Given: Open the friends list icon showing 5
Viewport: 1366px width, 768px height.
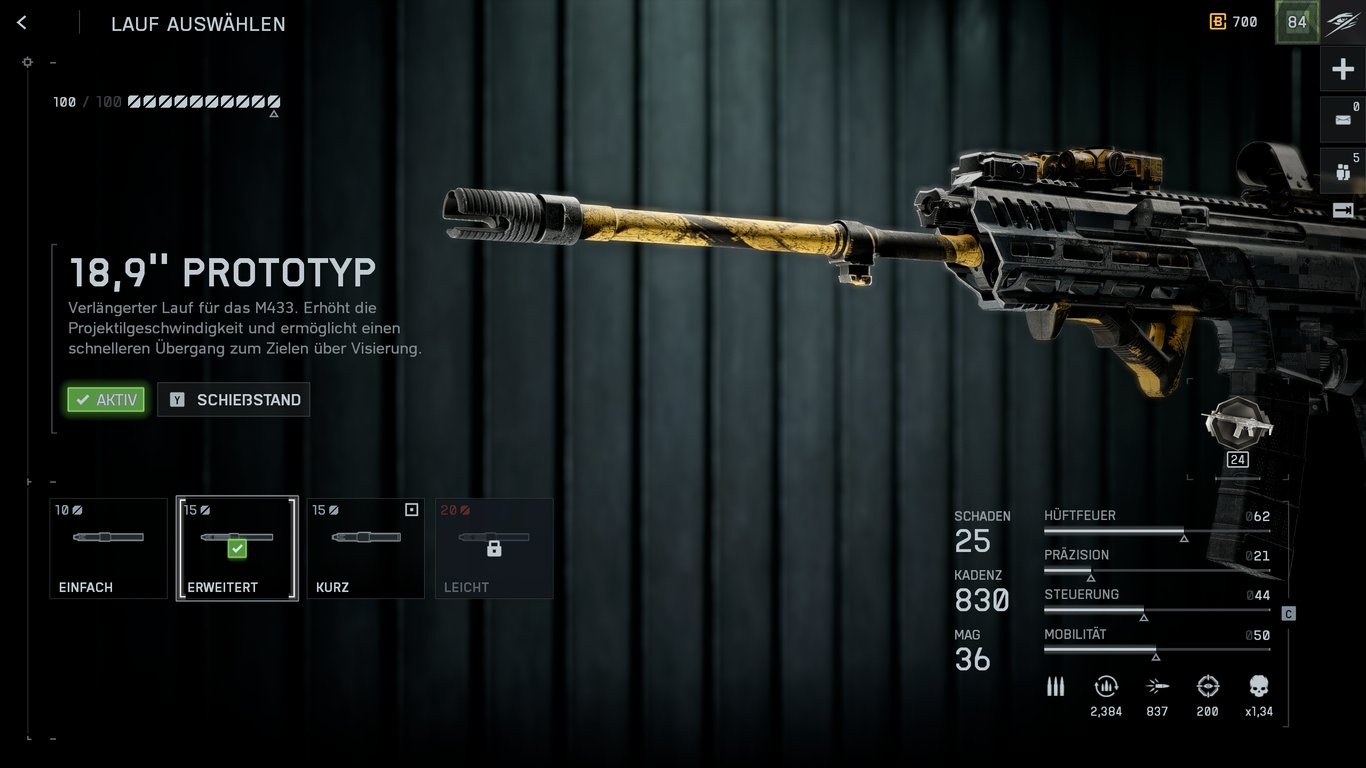Looking at the screenshot, I should (x=1343, y=170).
